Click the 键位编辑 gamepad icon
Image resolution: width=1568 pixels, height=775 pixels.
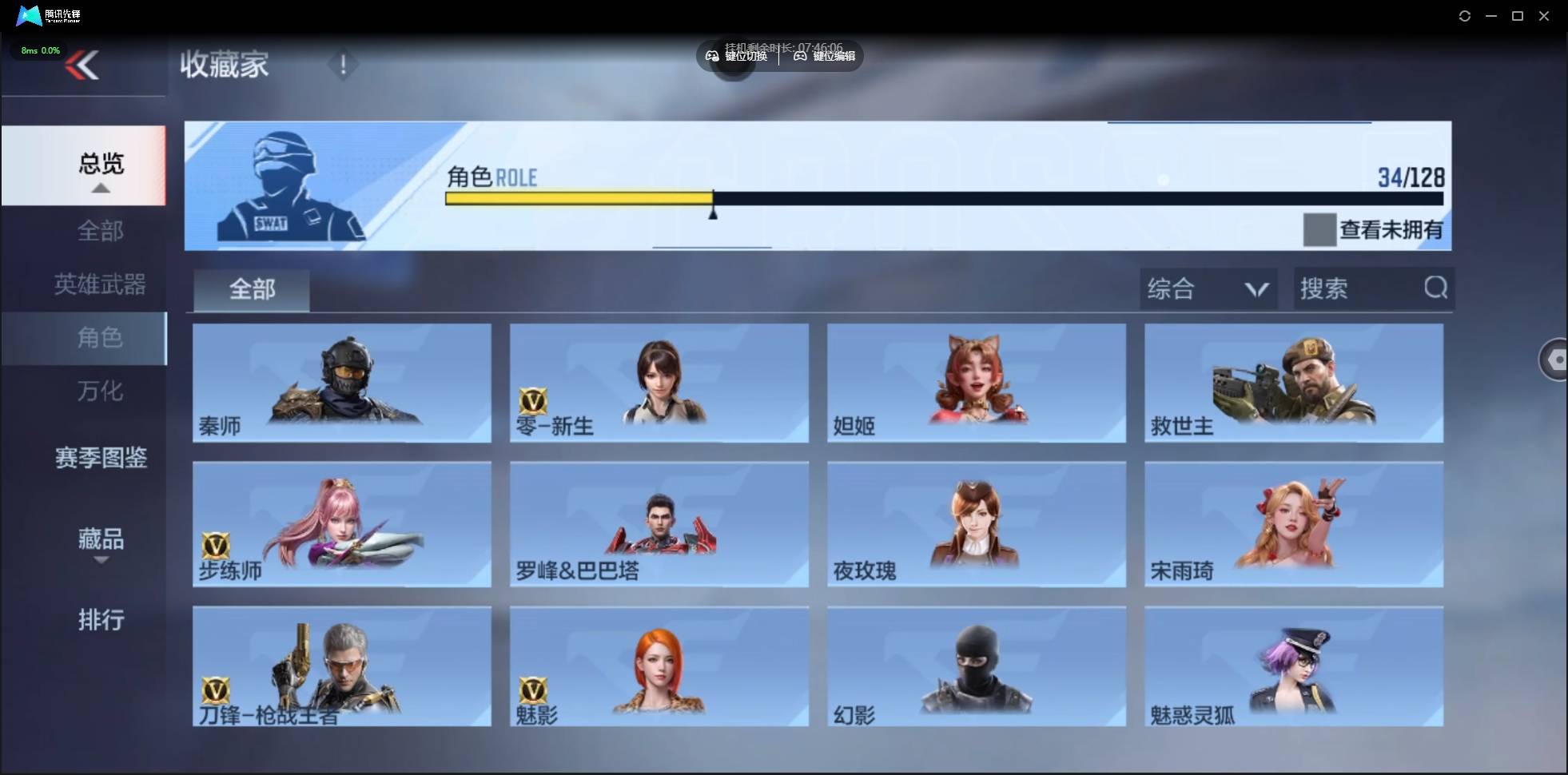tap(802, 56)
